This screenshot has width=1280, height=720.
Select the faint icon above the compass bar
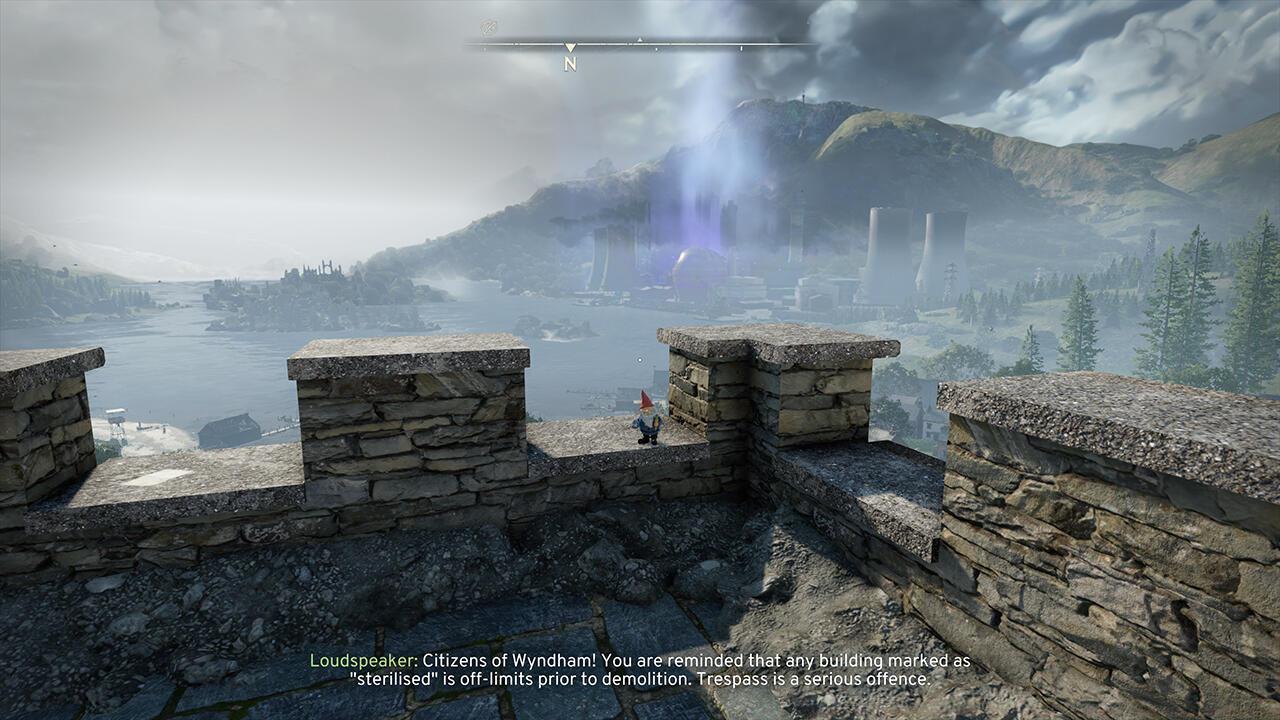[x=488, y=28]
